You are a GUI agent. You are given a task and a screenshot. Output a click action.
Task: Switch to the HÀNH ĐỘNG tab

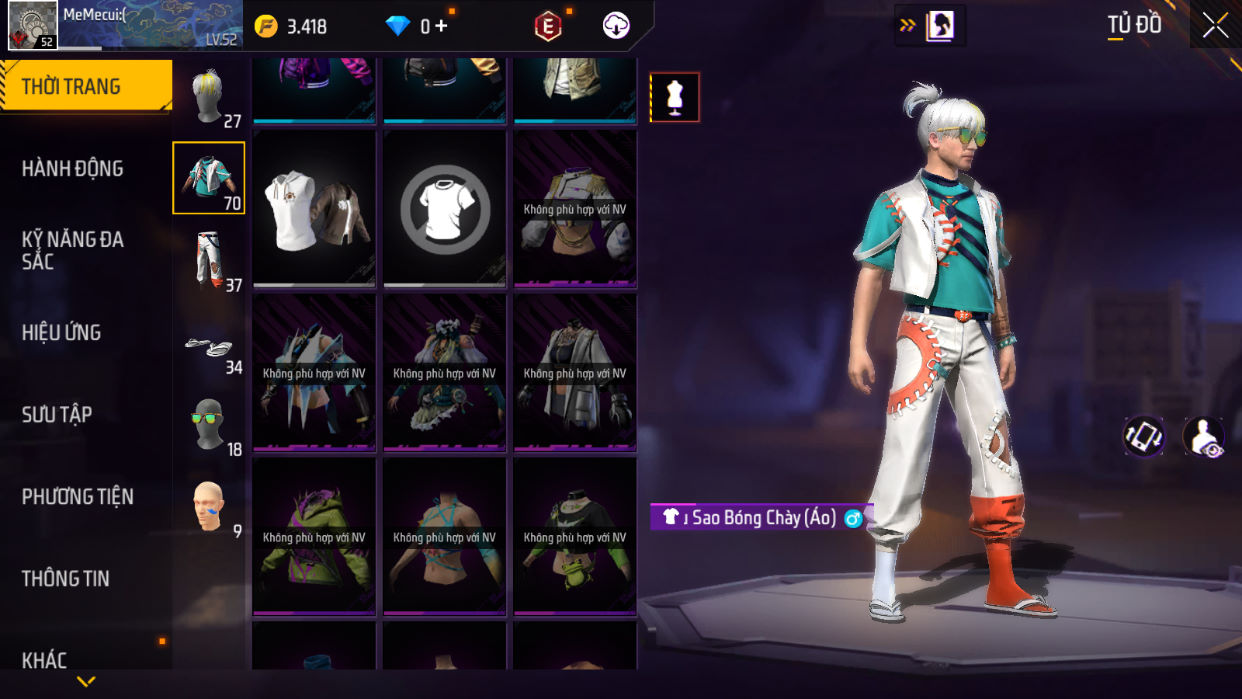tap(73, 169)
